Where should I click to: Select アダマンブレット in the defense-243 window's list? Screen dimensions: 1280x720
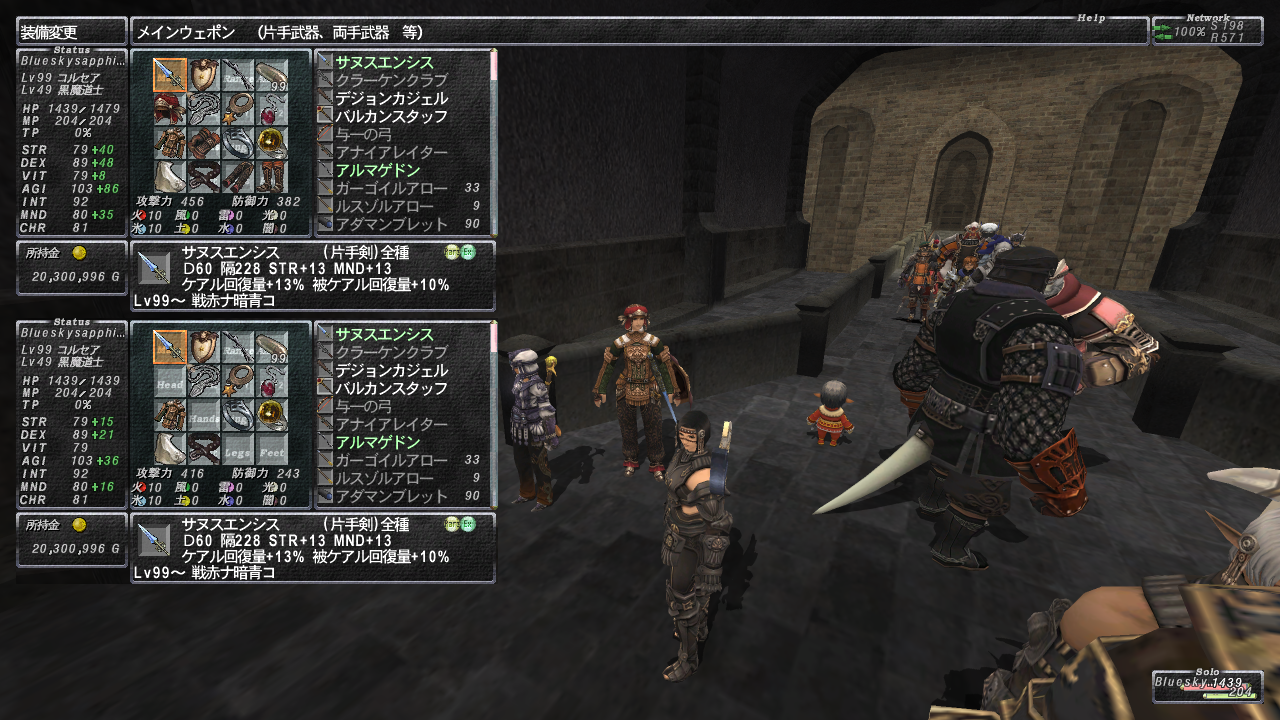[391, 496]
